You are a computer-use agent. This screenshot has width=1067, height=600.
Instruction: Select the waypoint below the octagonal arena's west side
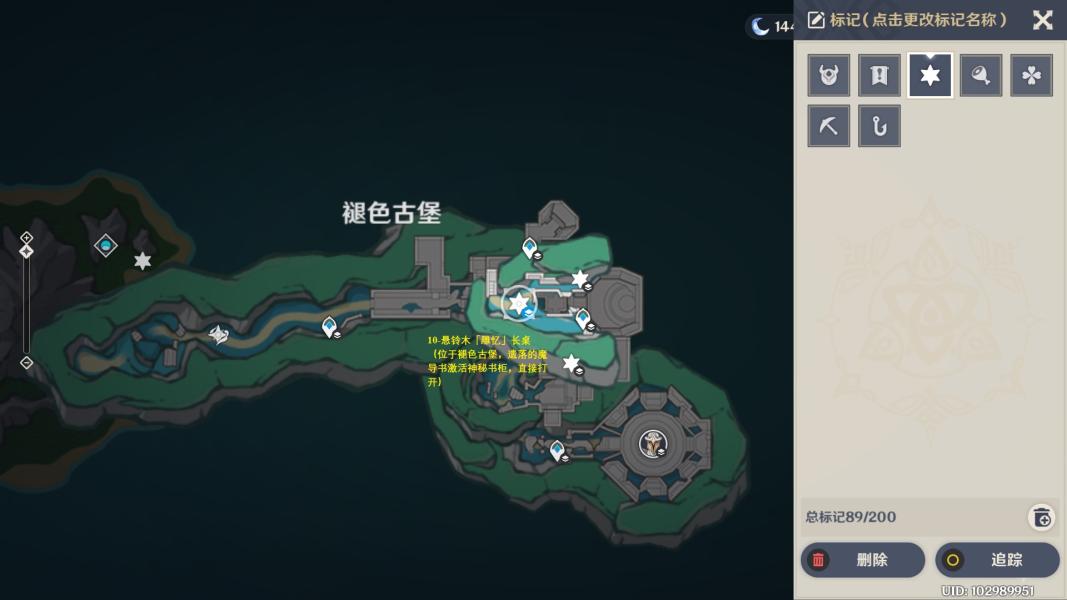tap(557, 451)
